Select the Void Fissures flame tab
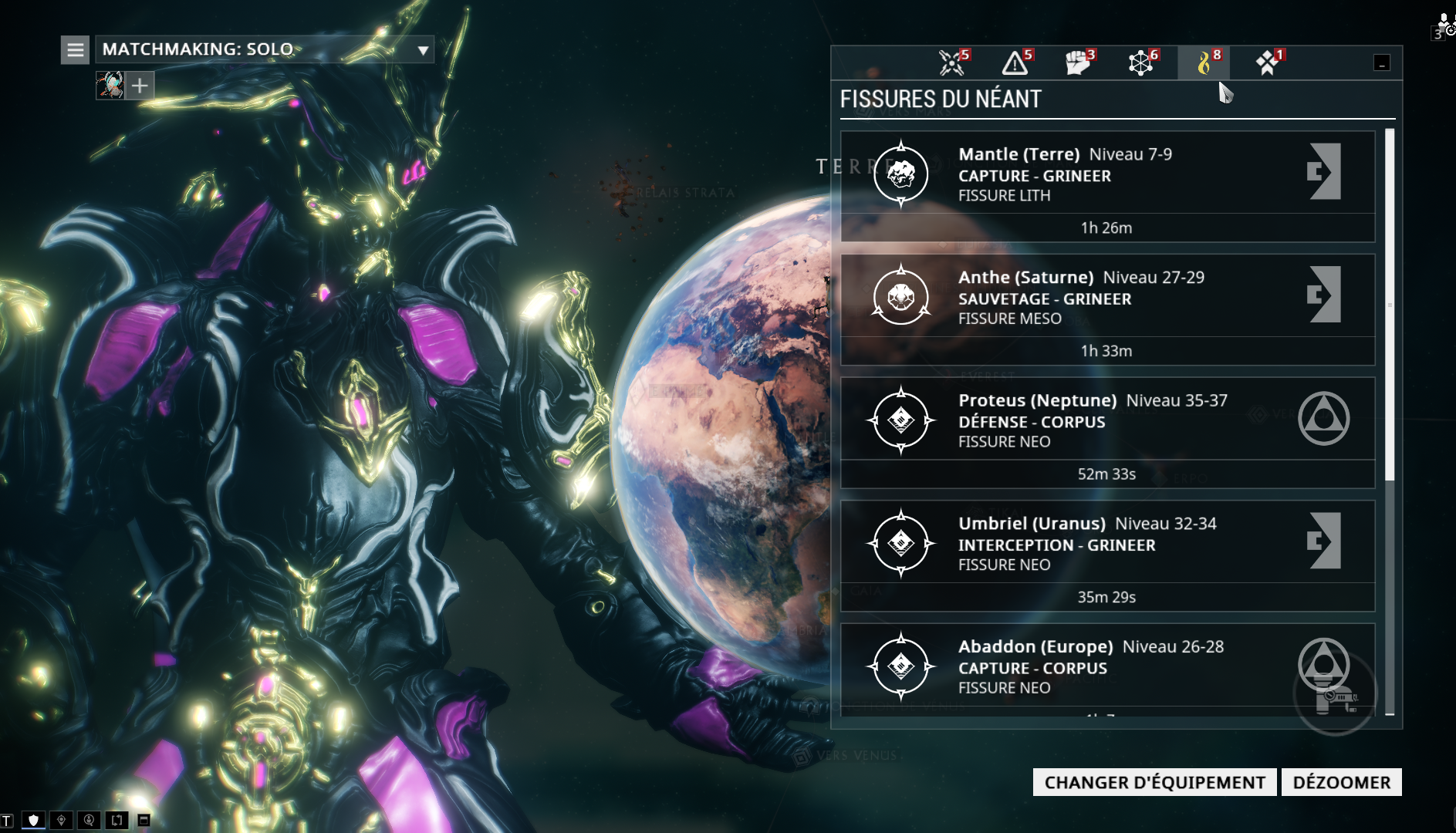 coord(1204,62)
